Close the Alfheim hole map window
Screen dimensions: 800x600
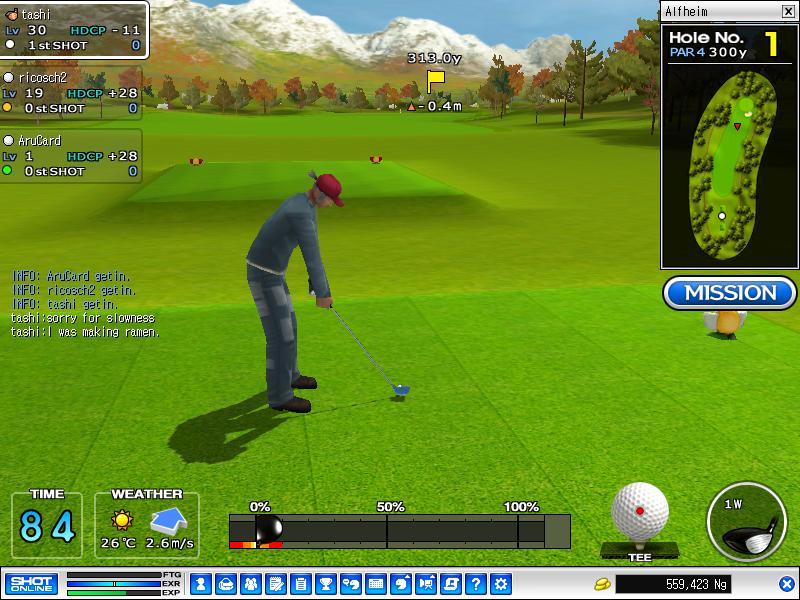pyautogui.click(x=788, y=11)
